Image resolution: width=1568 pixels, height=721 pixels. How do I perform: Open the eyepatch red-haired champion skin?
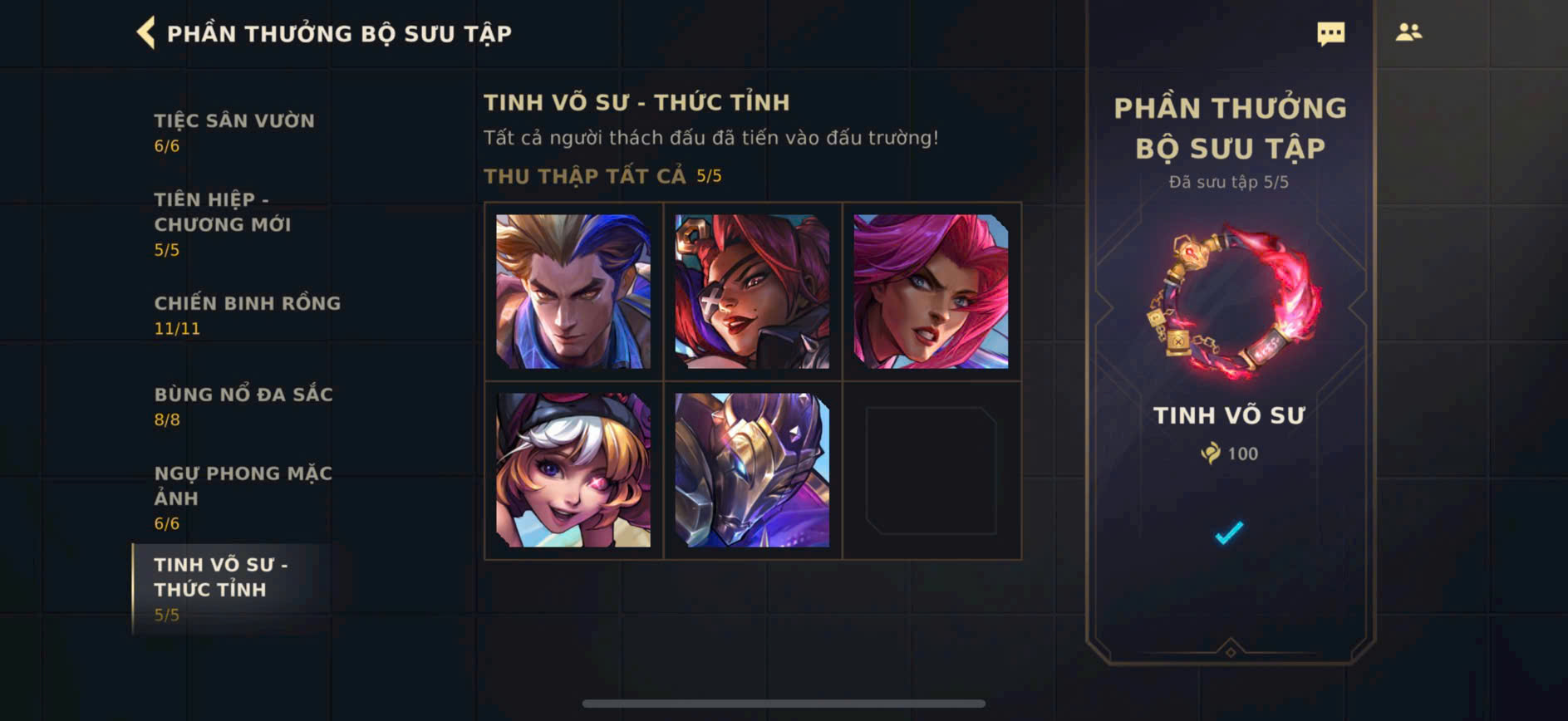[752, 292]
